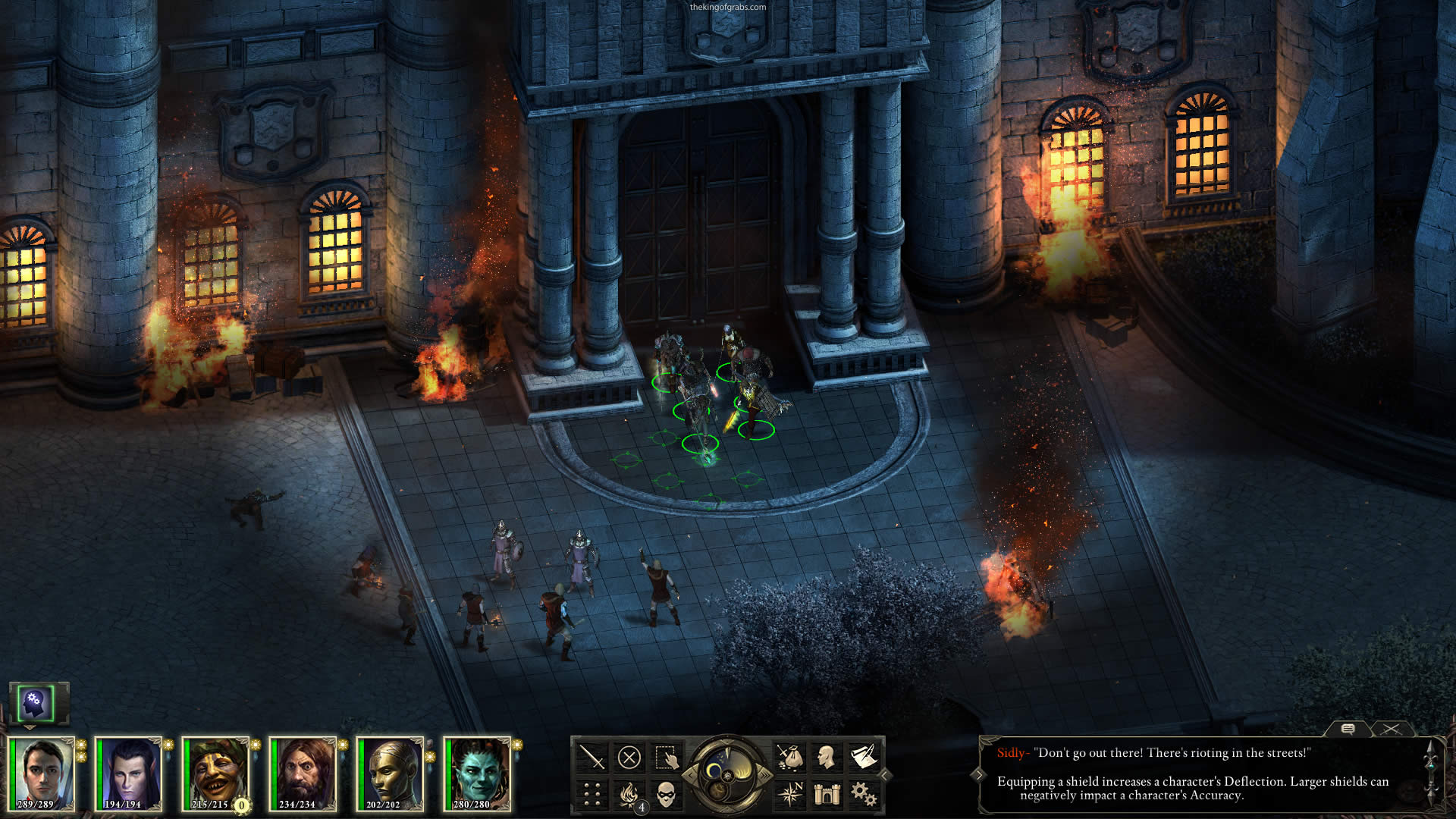Show the area map compass icon

(x=789, y=795)
